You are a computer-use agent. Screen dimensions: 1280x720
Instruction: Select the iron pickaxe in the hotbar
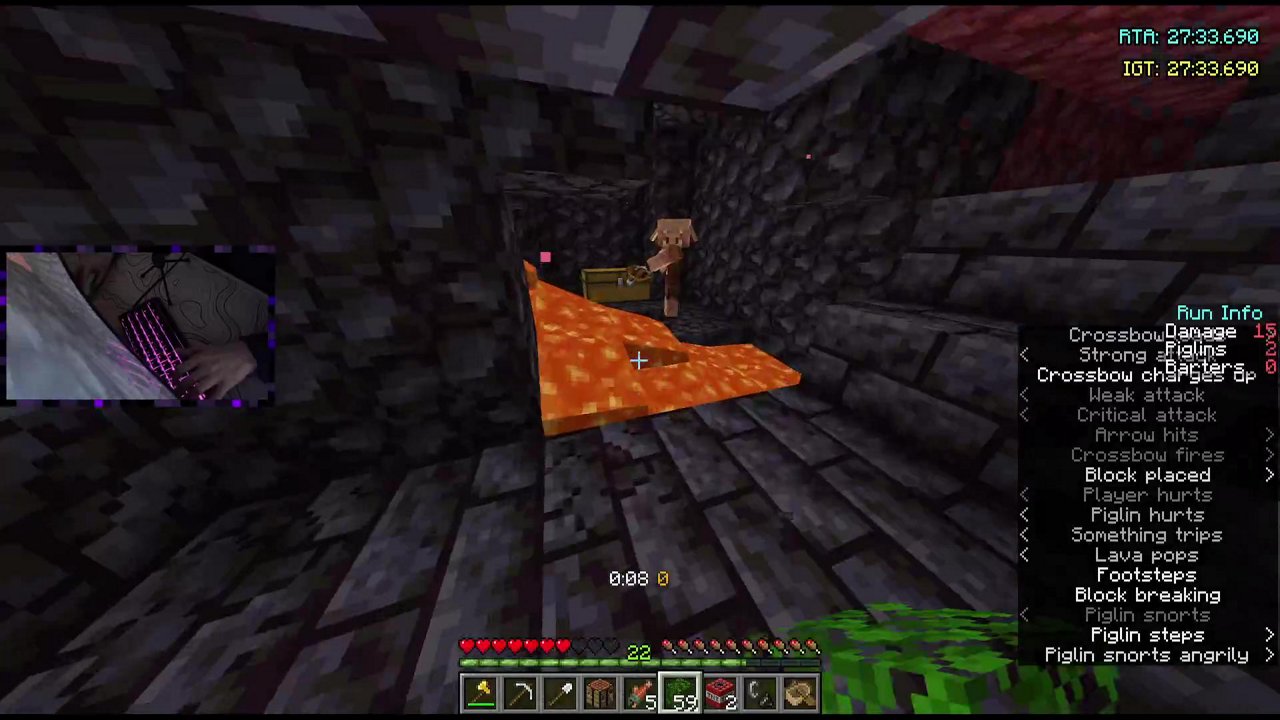pyautogui.click(x=520, y=690)
